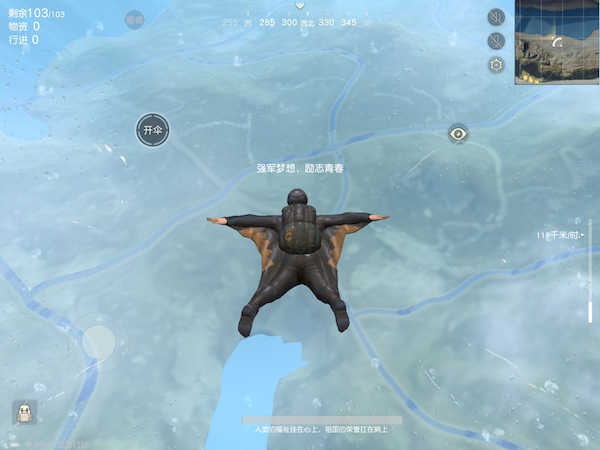Tap the faded 跟随 follow button
Image resolution: width=600 pixels, height=450 pixels.
tap(136, 19)
